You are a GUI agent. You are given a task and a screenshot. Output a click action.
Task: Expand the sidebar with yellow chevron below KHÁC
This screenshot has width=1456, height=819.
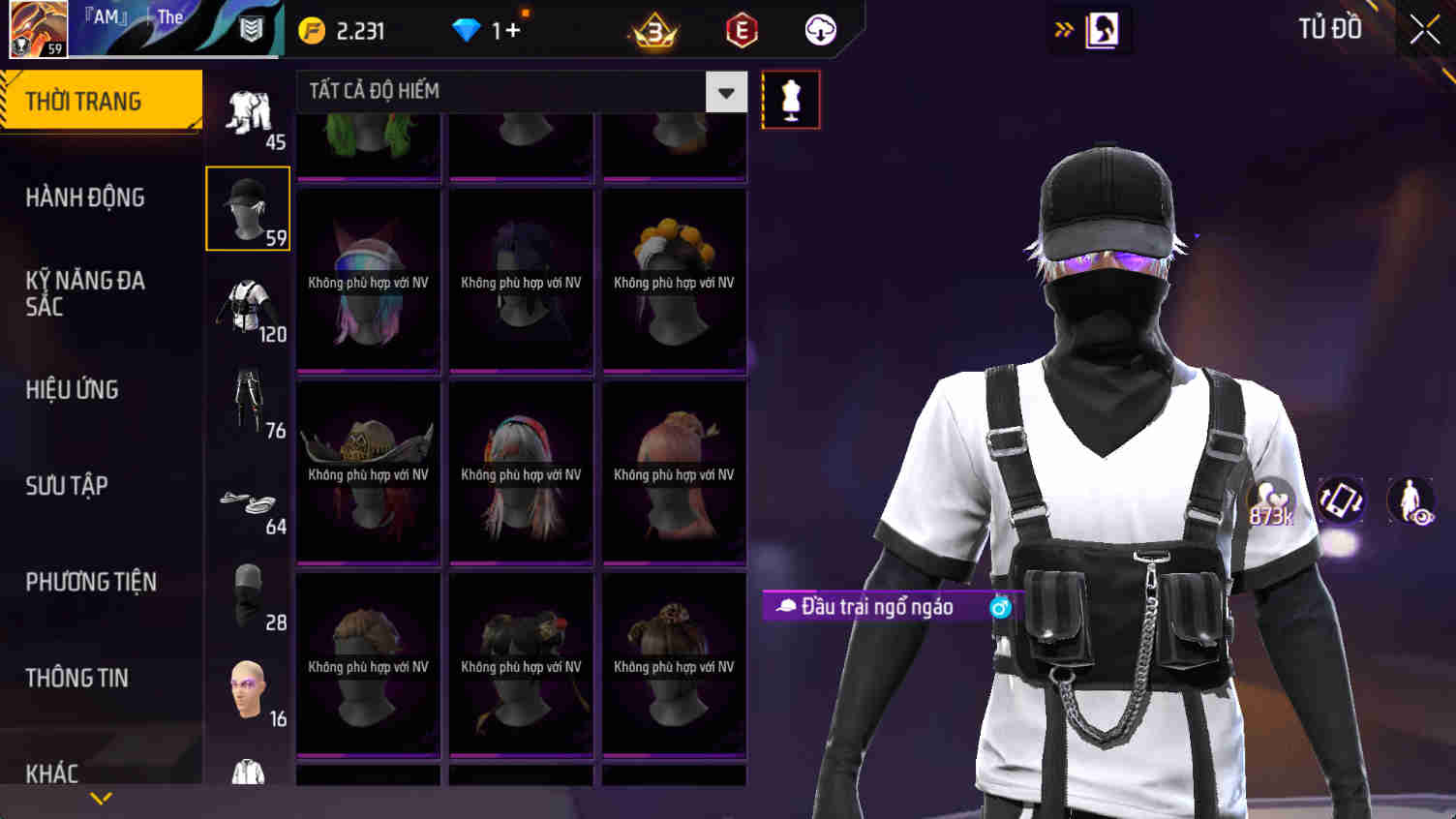[101, 800]
